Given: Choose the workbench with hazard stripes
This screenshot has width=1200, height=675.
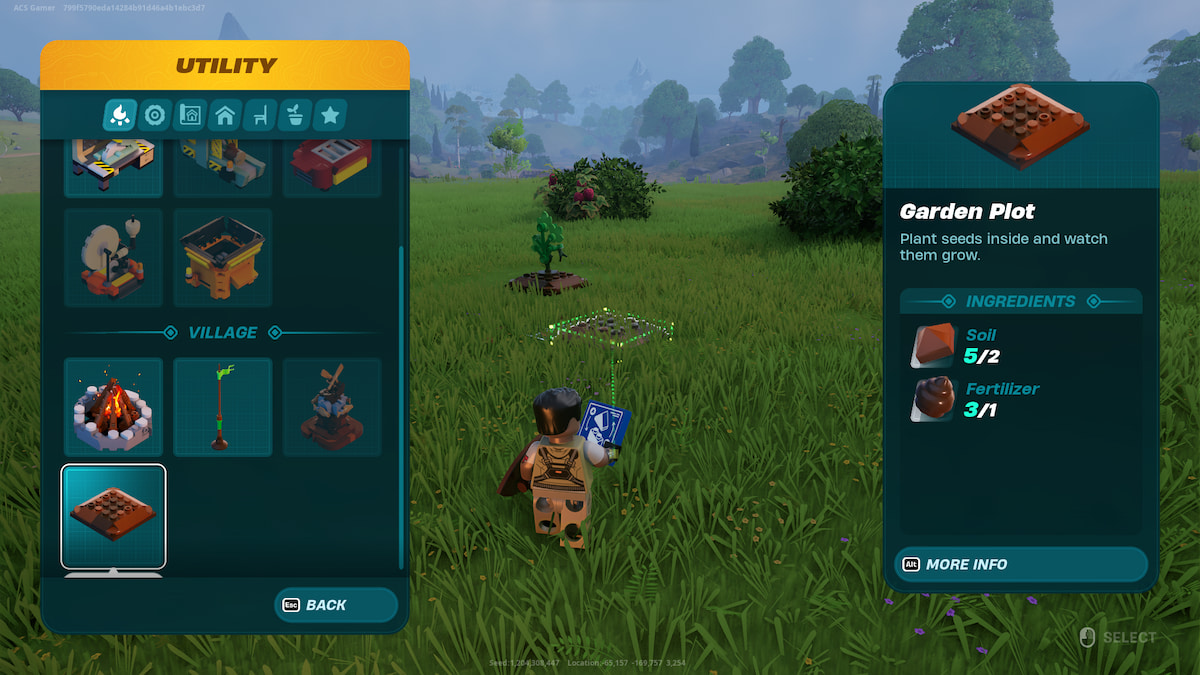Looking at the screenshot, I should click(113, 167).
